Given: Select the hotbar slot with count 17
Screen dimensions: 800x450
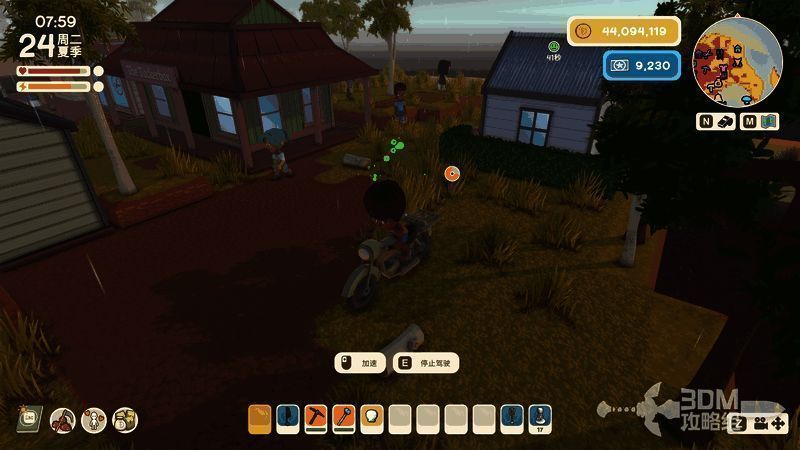Looking at the screenshot, I should click(540, 417).
